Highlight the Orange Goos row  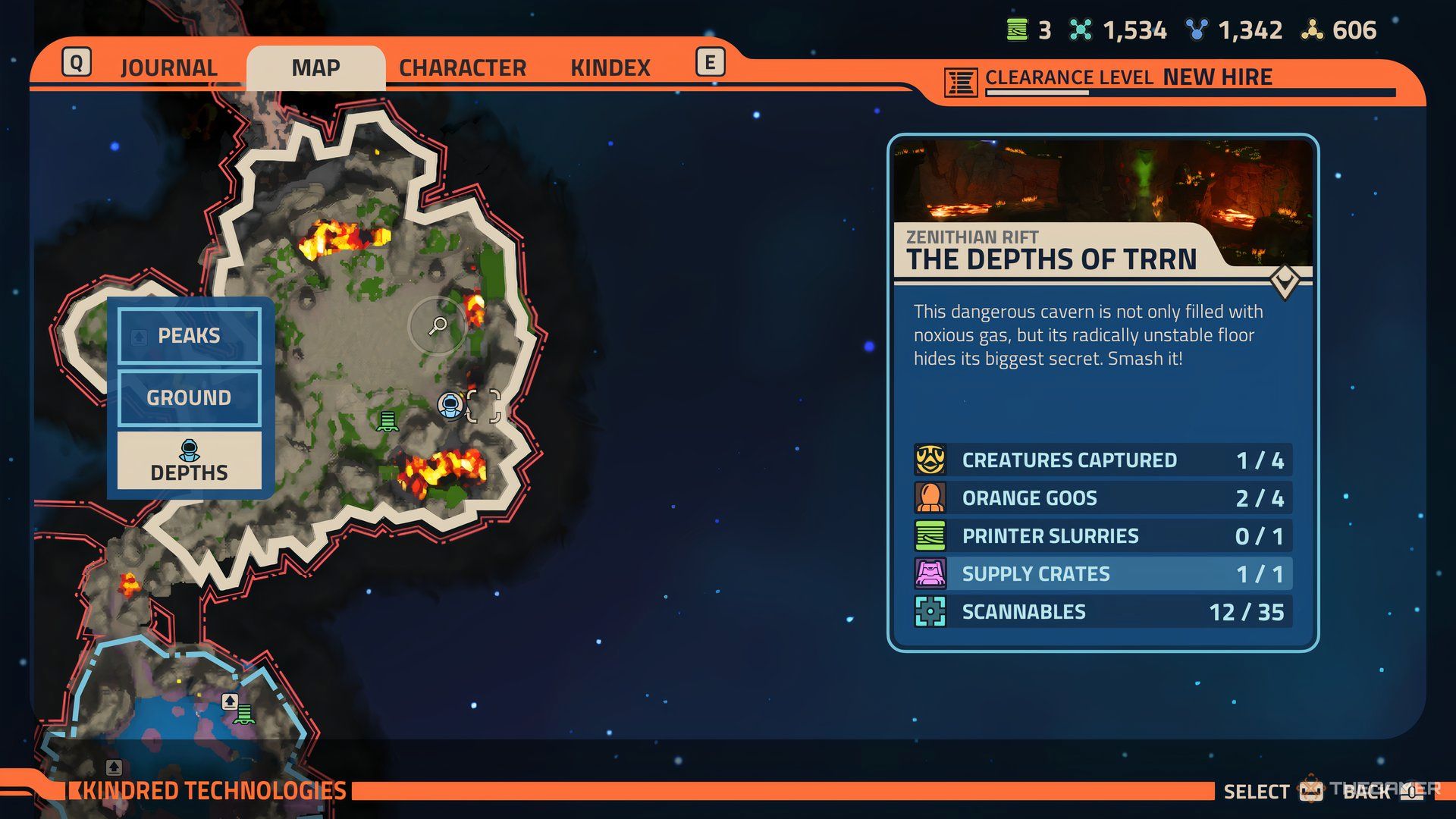point(1103,498)
